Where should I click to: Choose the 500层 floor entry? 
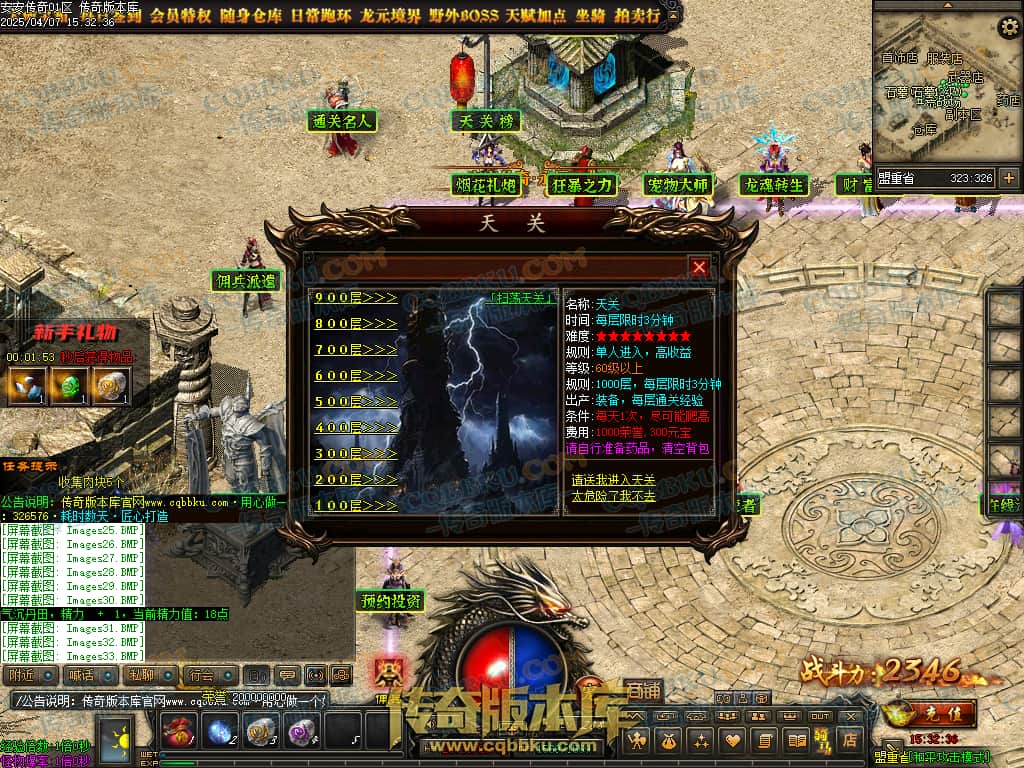tap(355, 402)
